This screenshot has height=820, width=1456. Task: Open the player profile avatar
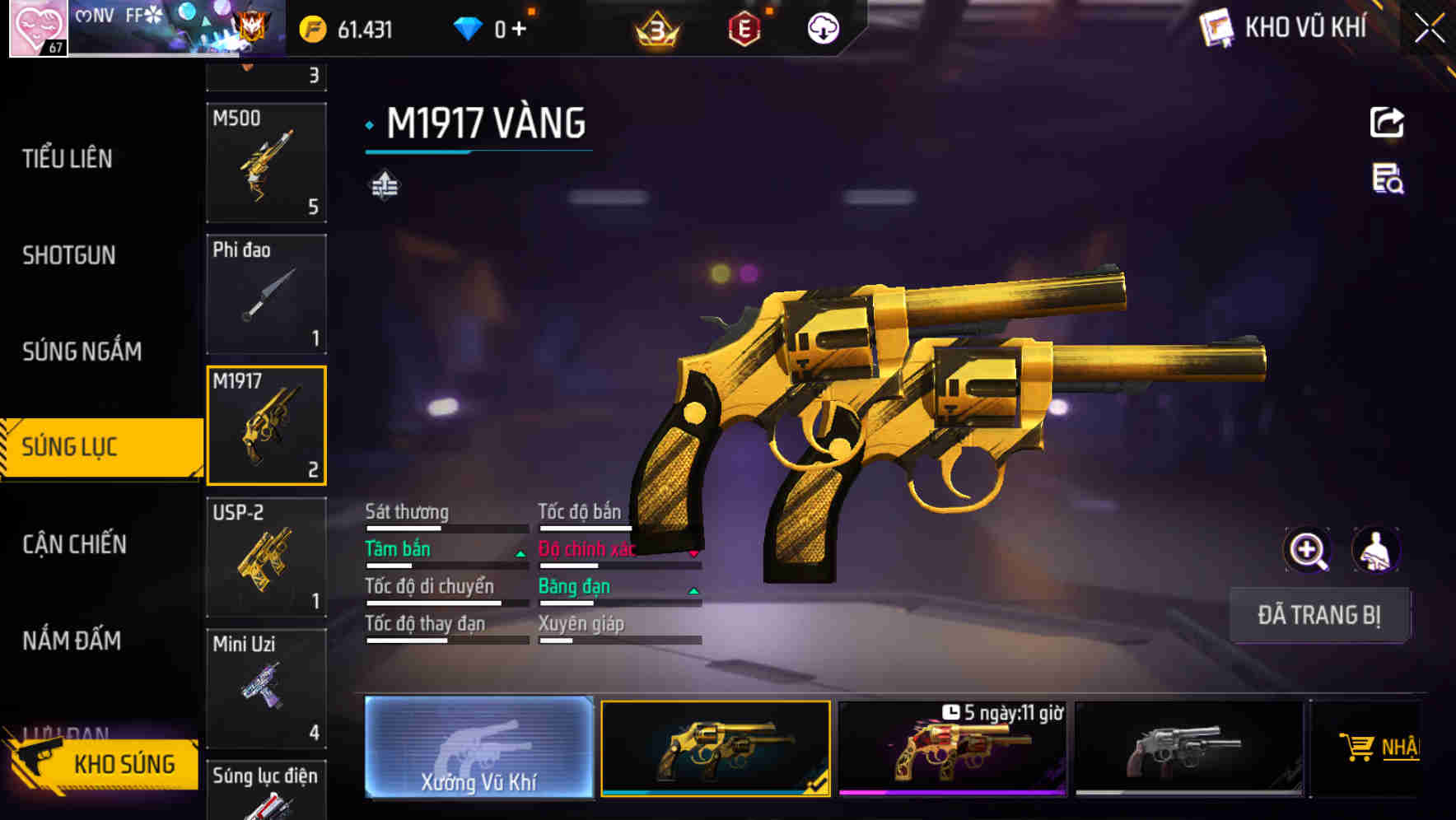pyautogui.click(x=38, y=28)
